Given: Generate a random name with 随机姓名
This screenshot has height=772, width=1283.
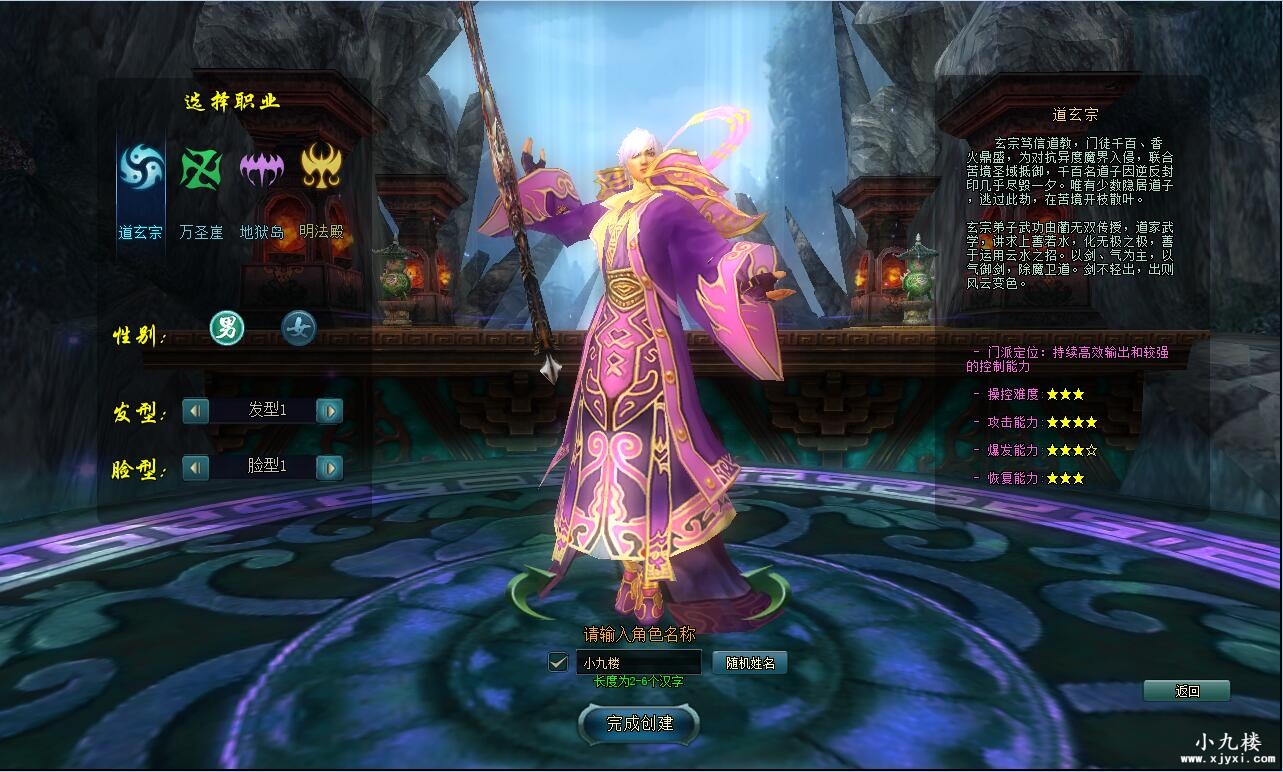Looking at the screenshot, I should pyautogui.click(x=750, y=662).
